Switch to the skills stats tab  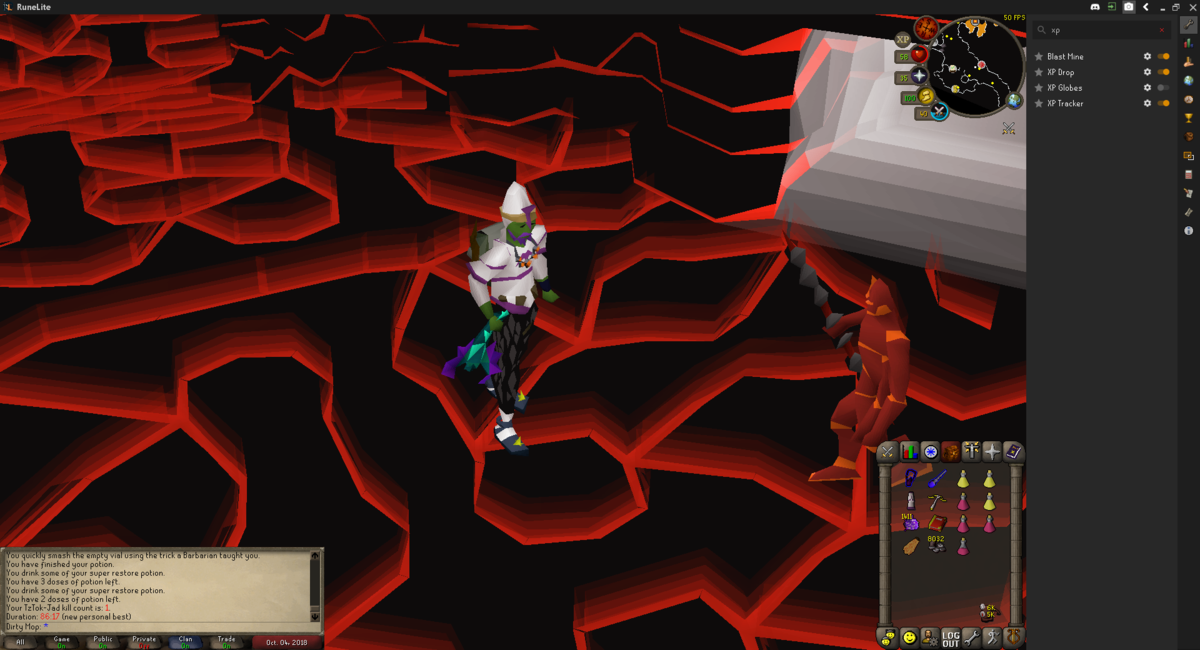(x=909, y=452)
